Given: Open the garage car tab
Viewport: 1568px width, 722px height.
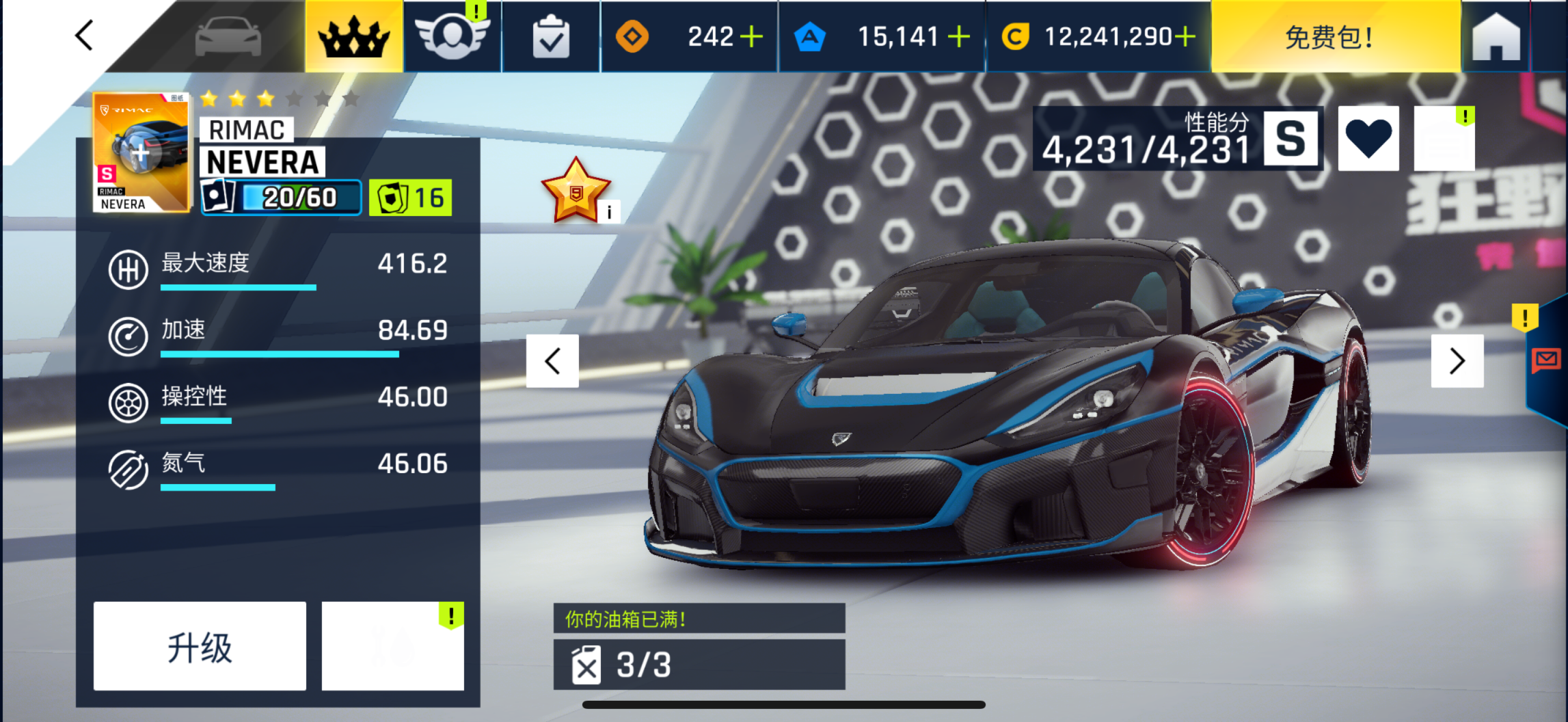Looking at the screenshot, I should tap(228, 37).
